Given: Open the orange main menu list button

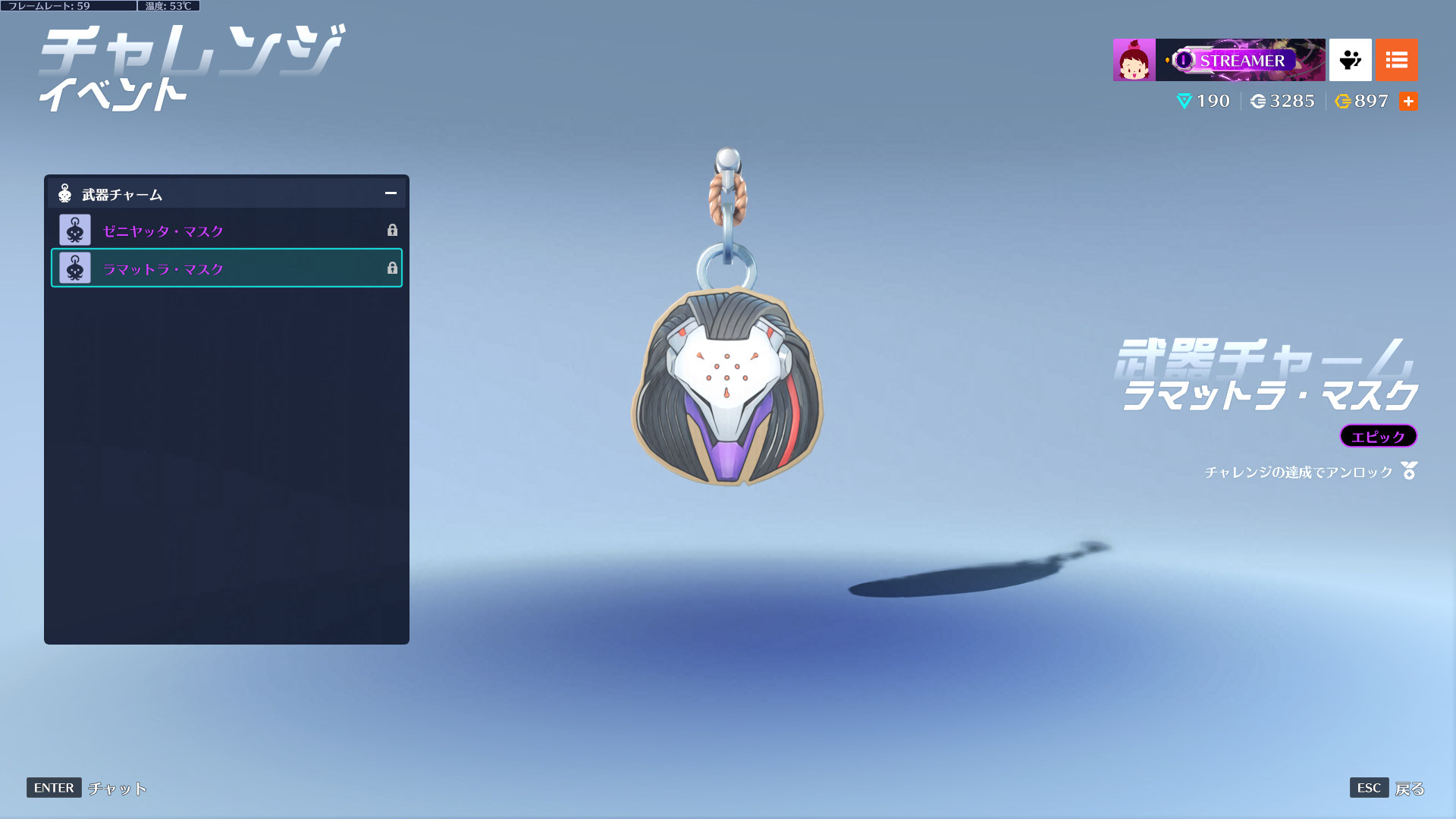Looking at the screenshot, I should (1396, 60).
